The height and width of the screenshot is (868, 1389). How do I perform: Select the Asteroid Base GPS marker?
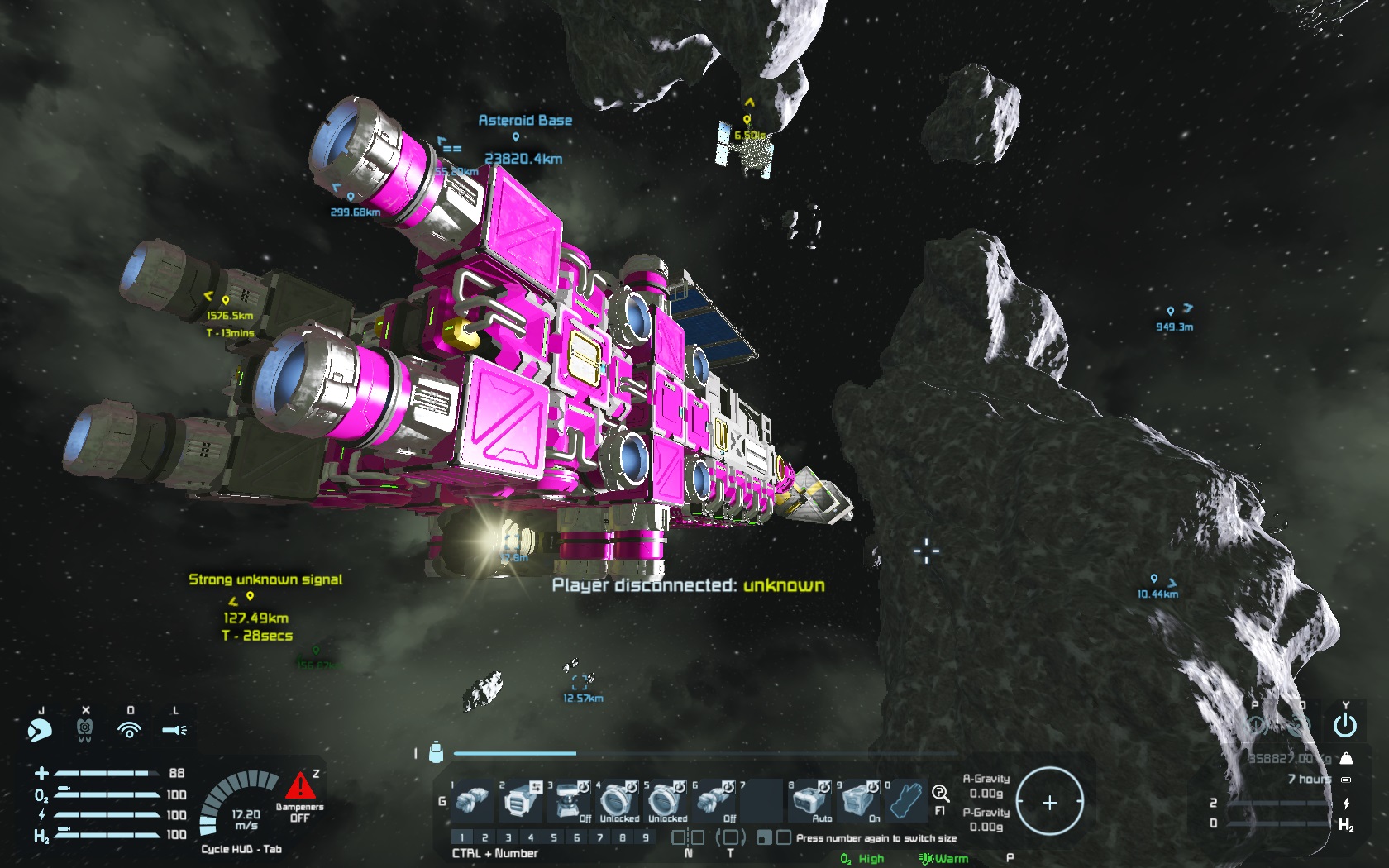click(516, 136)
